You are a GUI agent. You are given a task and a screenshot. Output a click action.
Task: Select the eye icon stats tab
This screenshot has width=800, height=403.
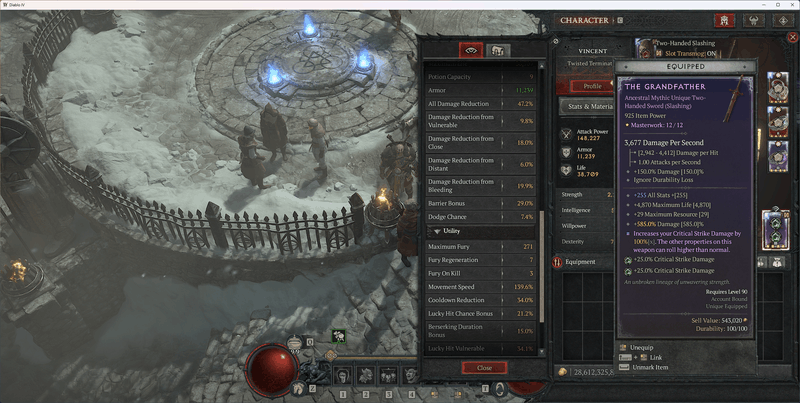click(471, 51)
